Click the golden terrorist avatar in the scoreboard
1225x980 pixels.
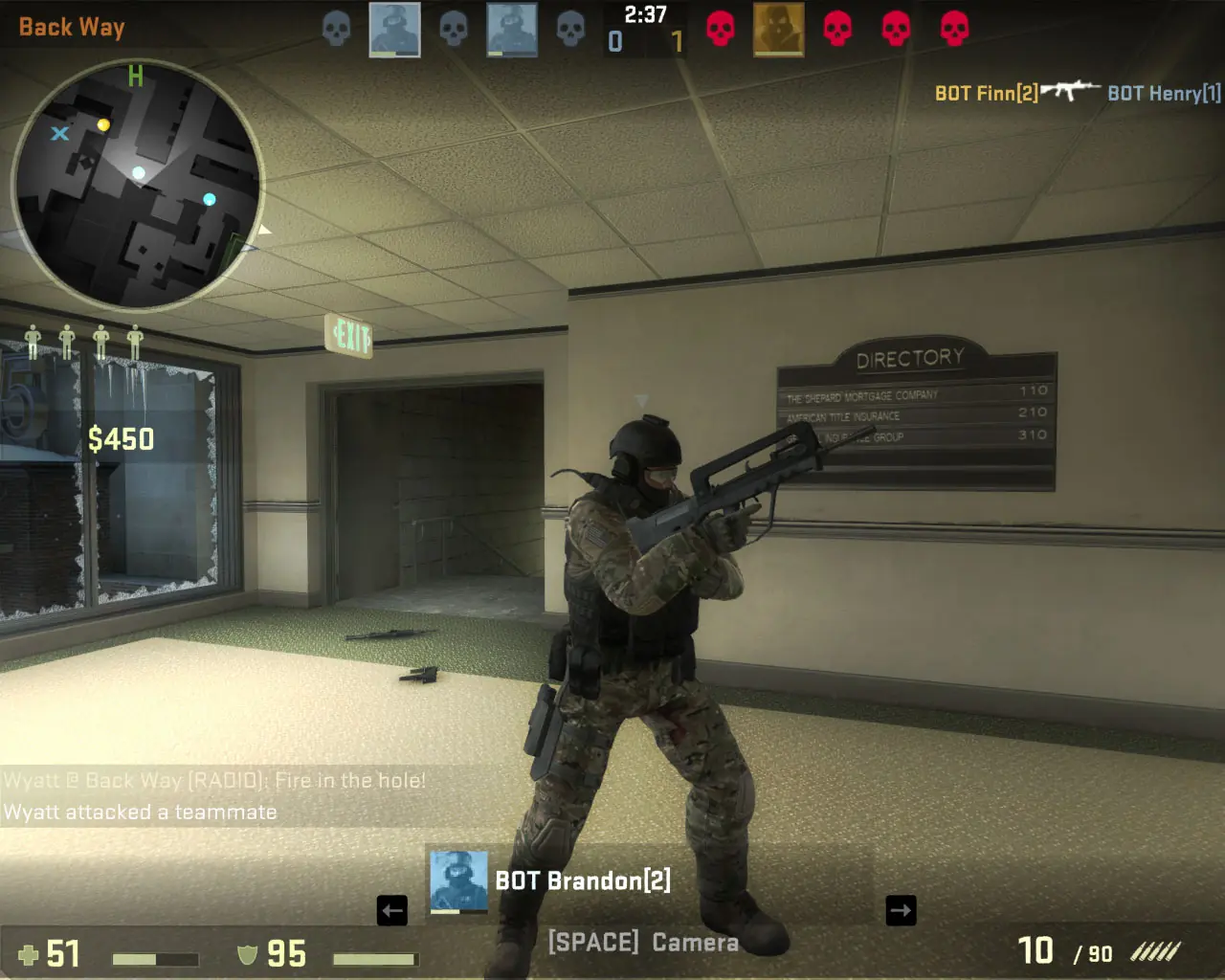coord(779,31)
